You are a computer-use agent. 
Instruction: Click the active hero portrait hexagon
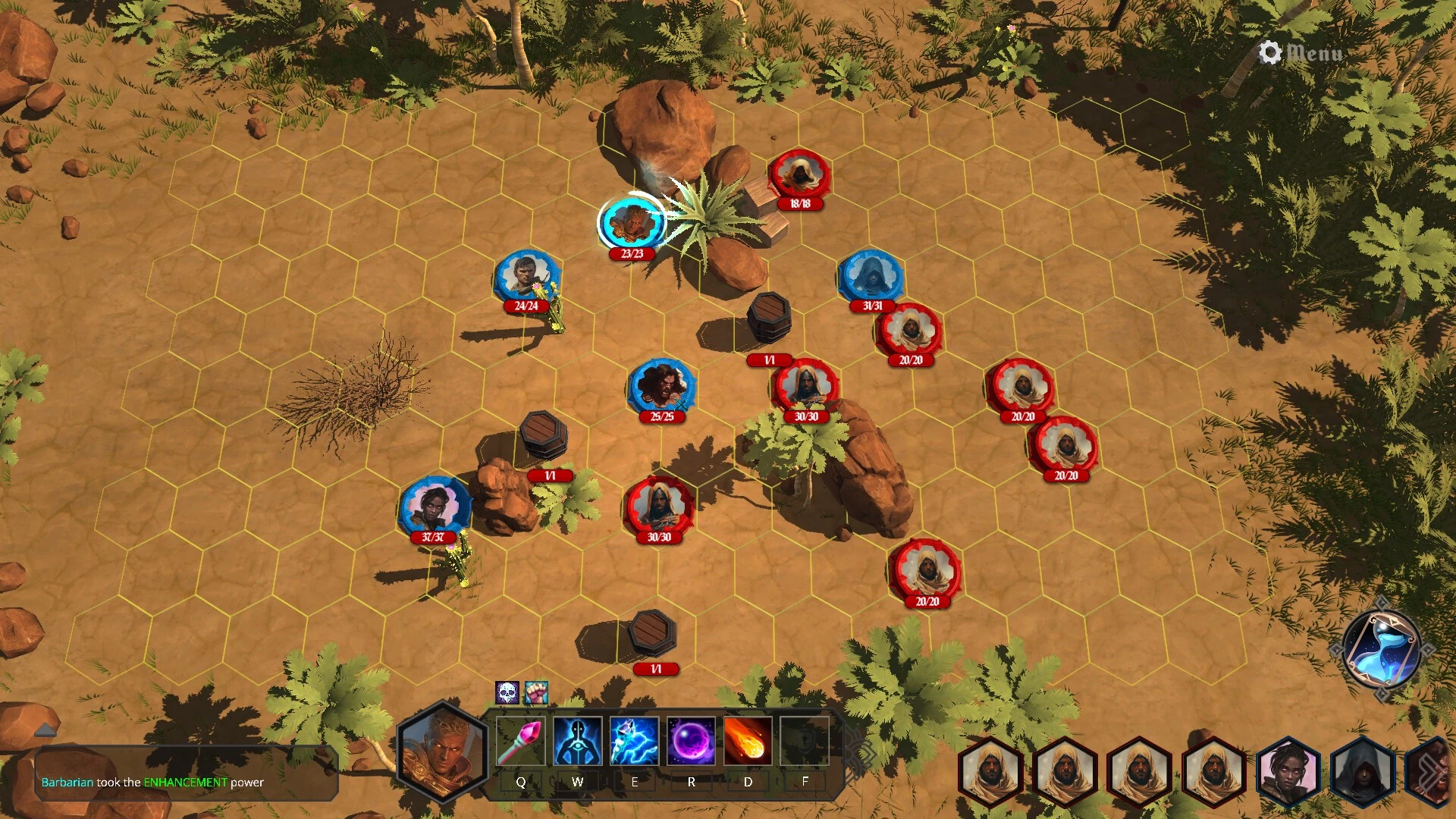442,752
